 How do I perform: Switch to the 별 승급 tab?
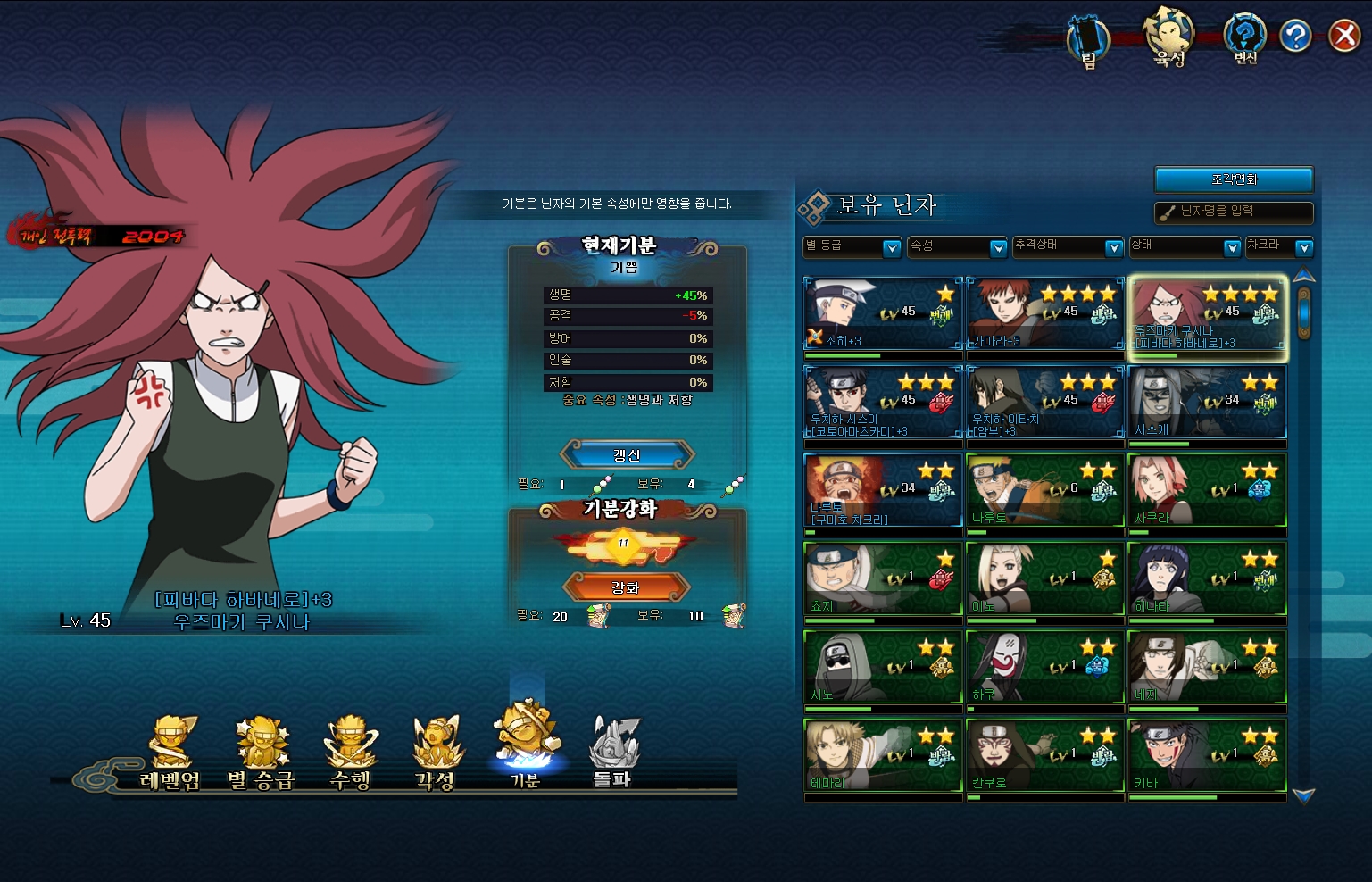click(261, 754)
